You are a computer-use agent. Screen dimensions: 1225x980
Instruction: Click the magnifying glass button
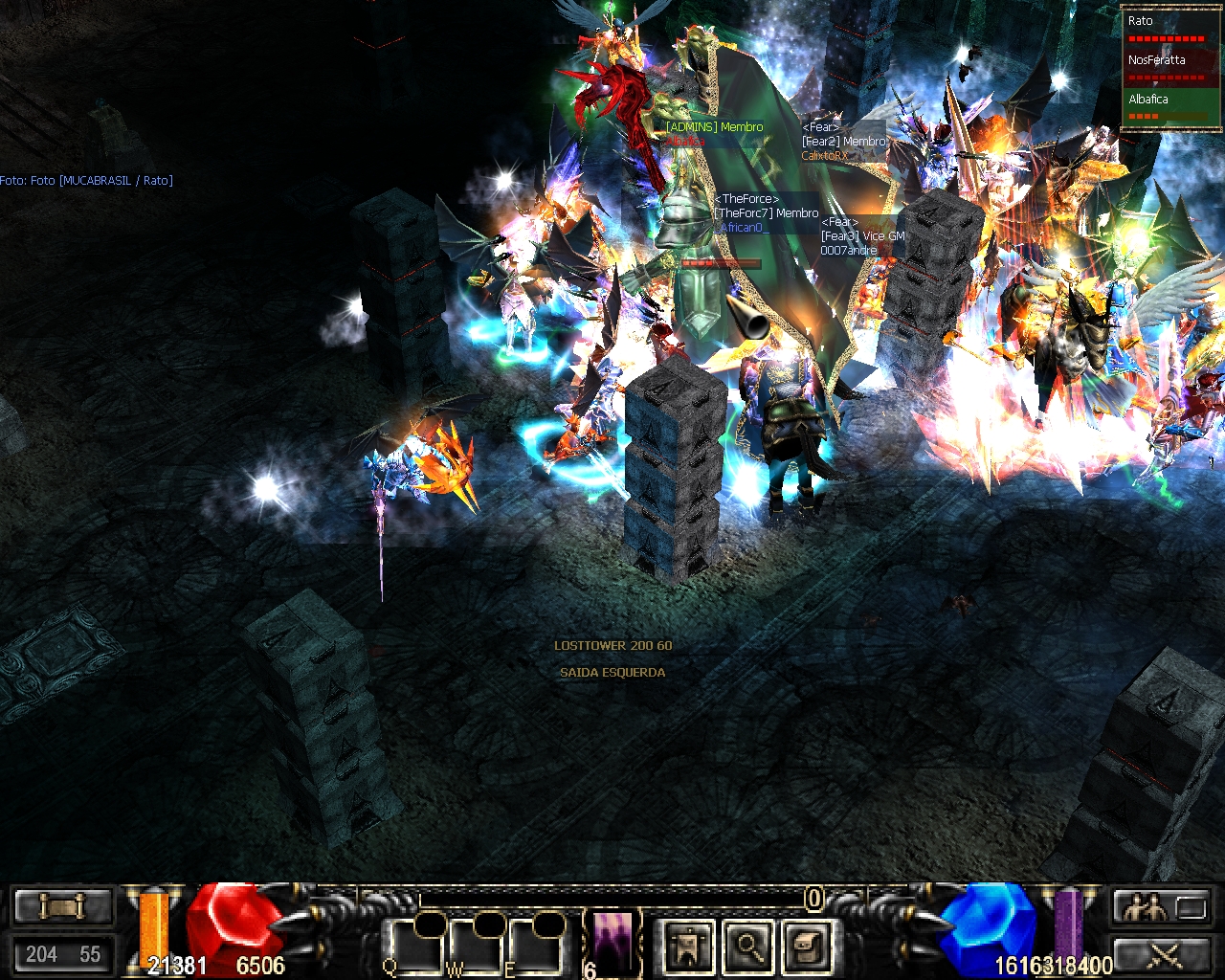(x=749, y=946)
